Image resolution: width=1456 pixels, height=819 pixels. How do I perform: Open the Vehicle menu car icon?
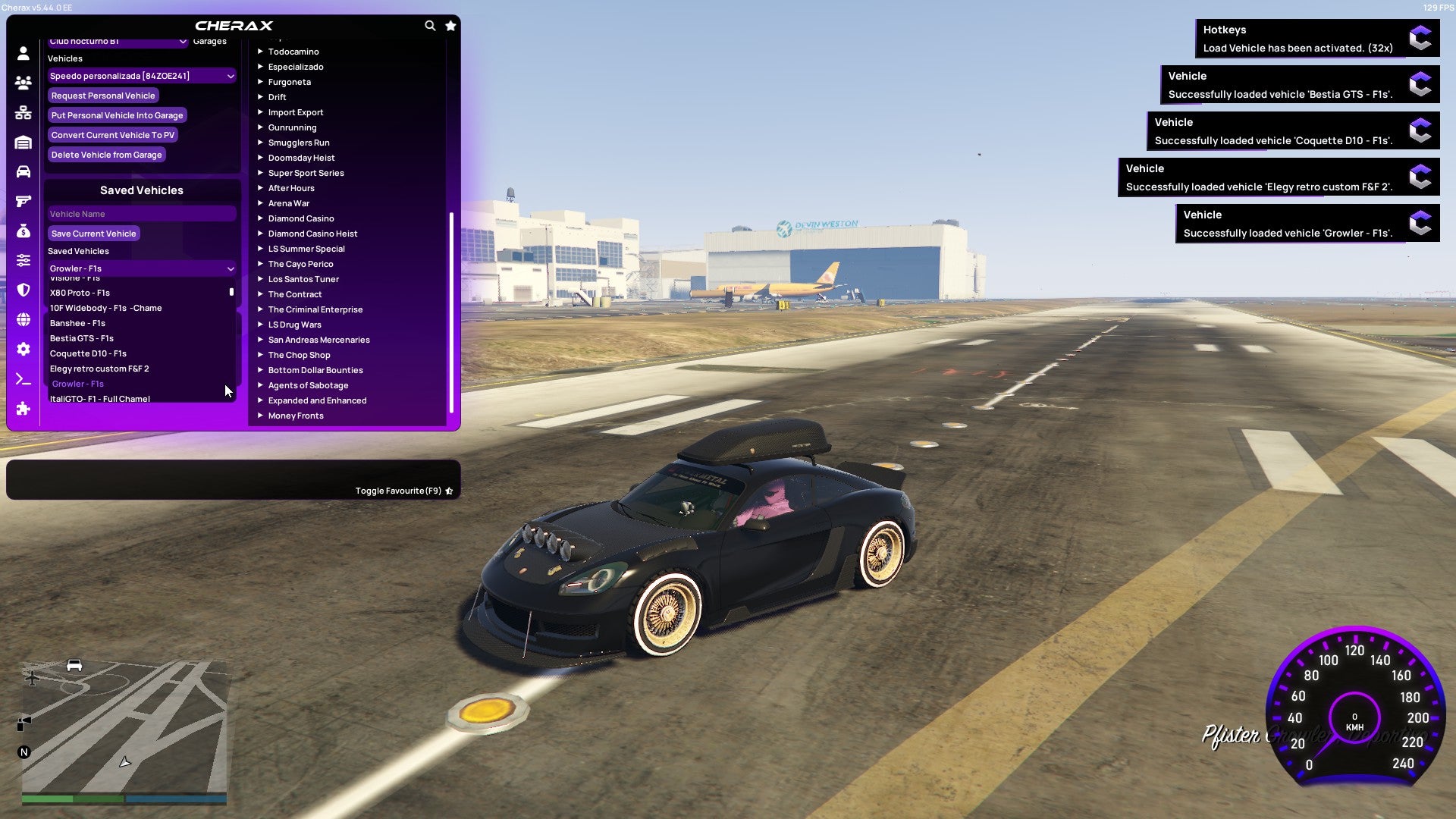click(x=22, y=171)
